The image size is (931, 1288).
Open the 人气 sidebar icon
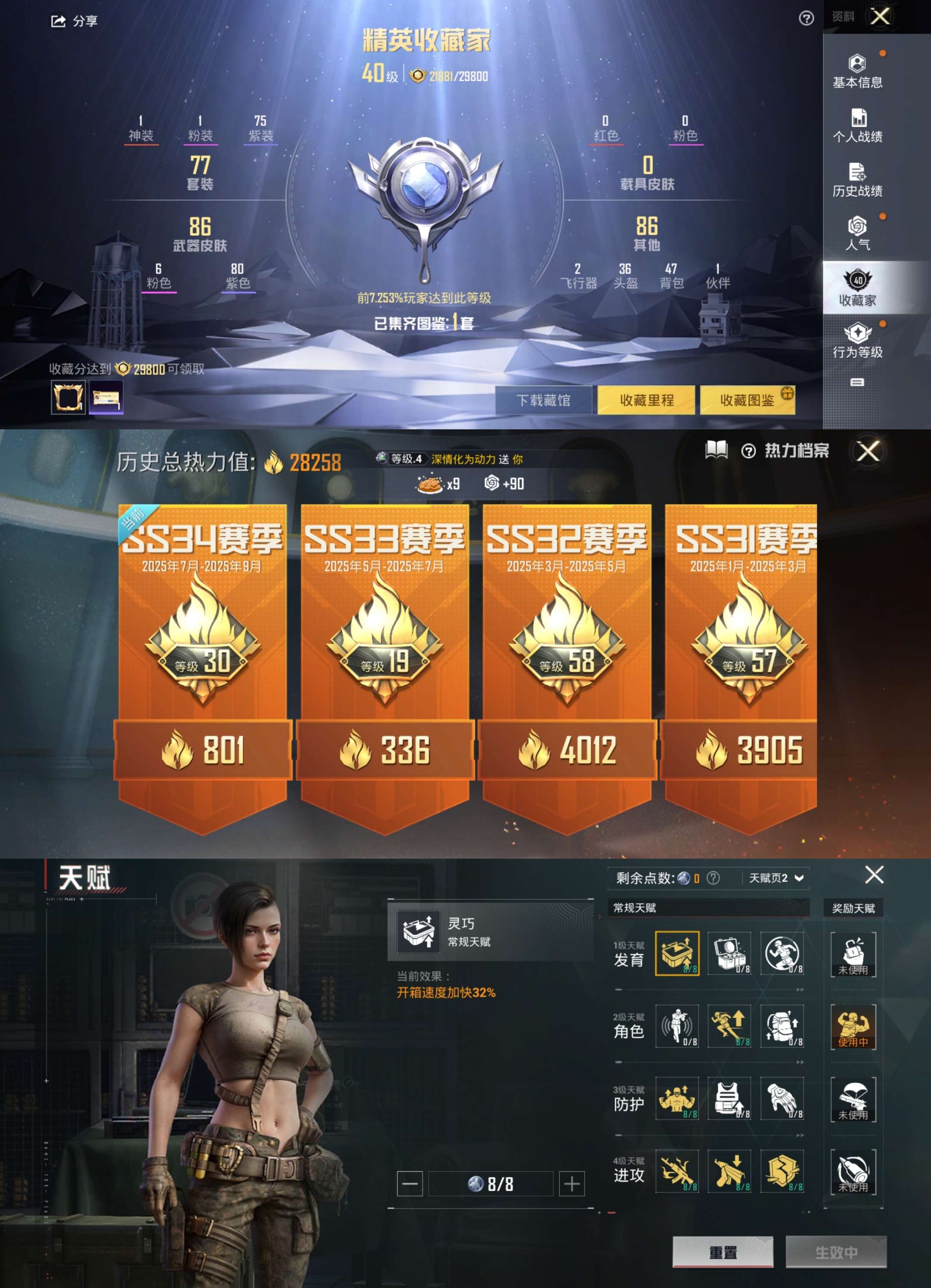click(x=857, y=234)
